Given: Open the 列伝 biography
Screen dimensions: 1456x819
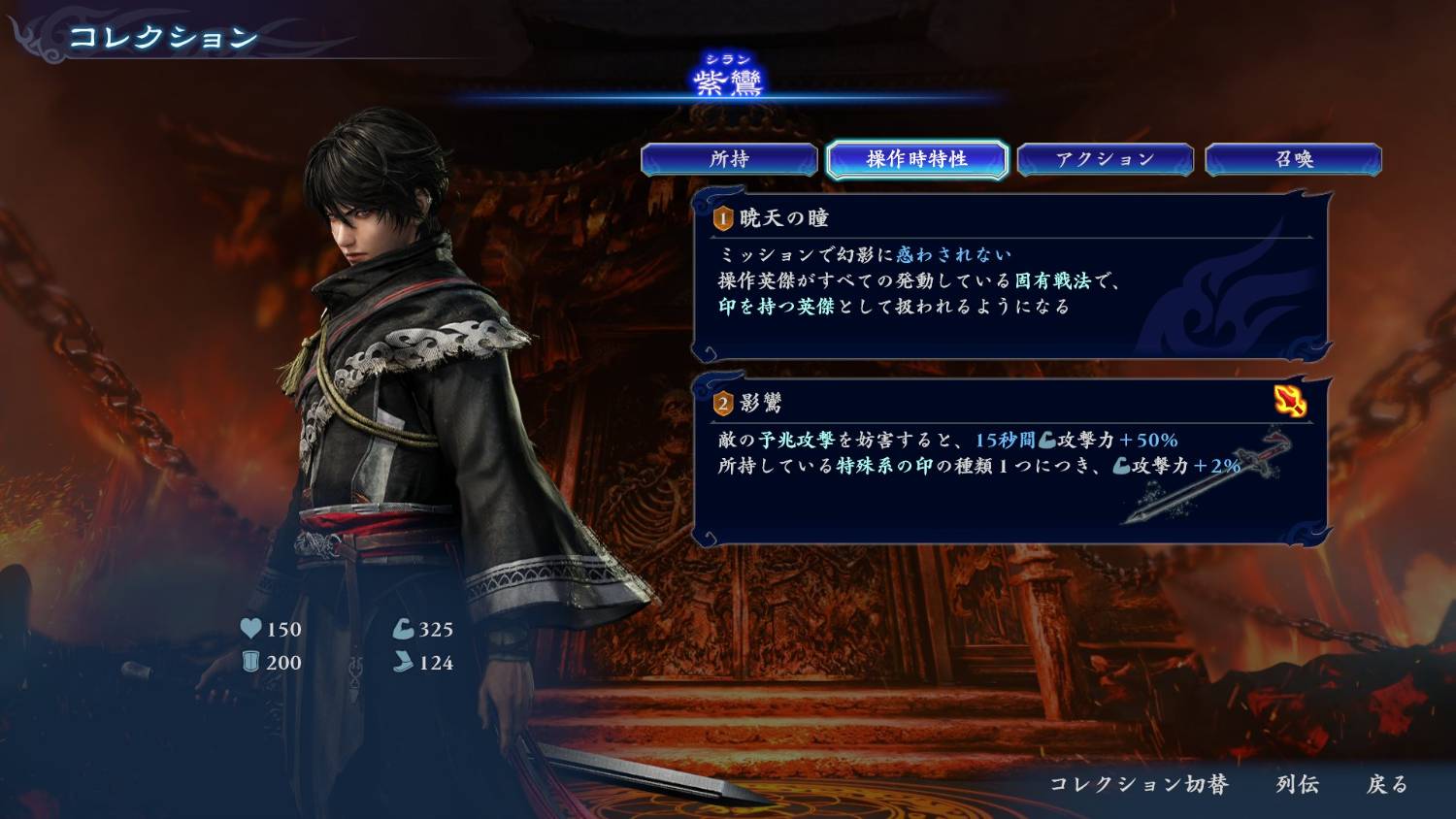Looking at the screenshot, I should coord(1297,784).
